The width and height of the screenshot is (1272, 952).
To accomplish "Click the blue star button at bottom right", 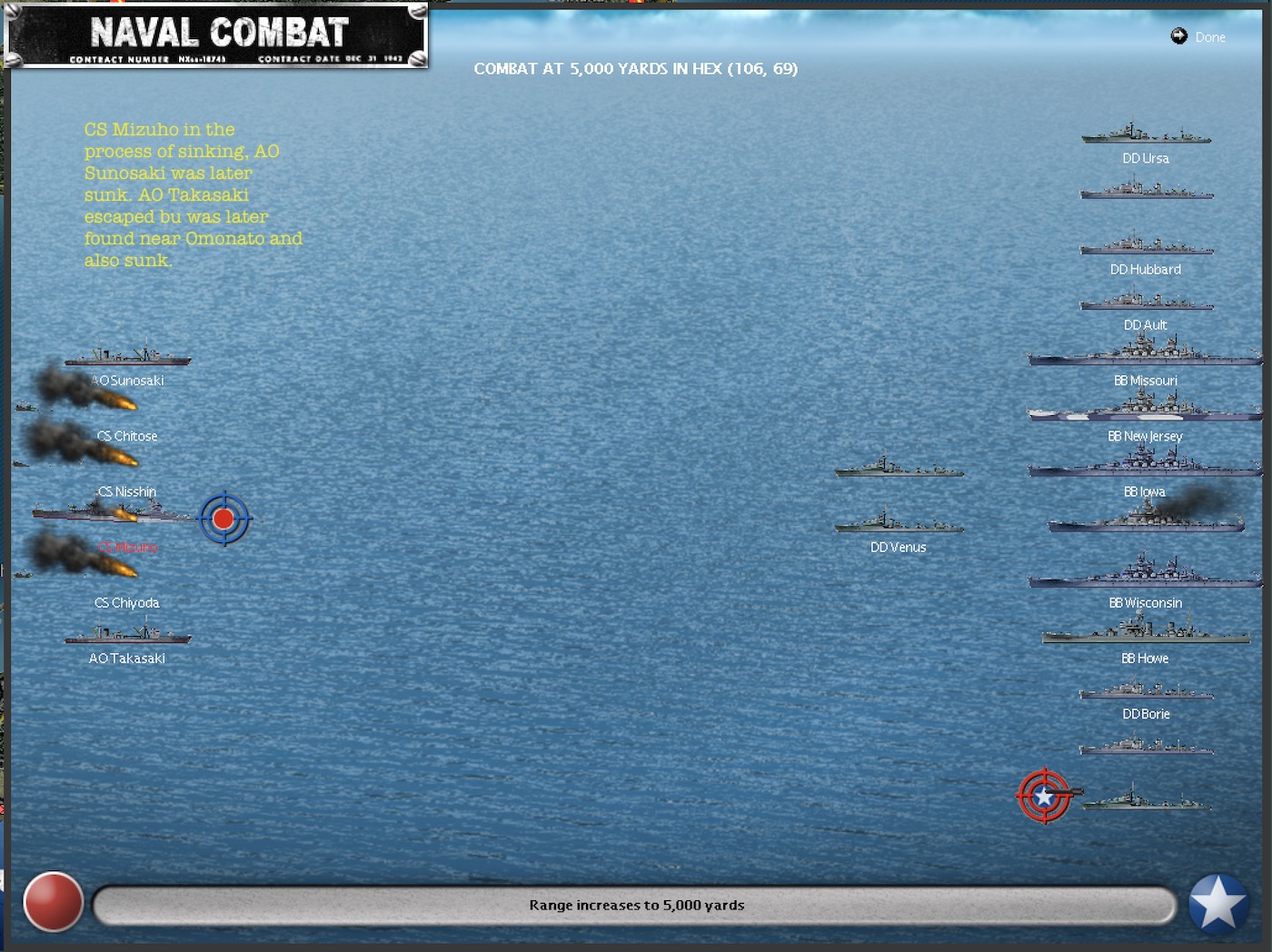I will click(x=1217, y=903).
